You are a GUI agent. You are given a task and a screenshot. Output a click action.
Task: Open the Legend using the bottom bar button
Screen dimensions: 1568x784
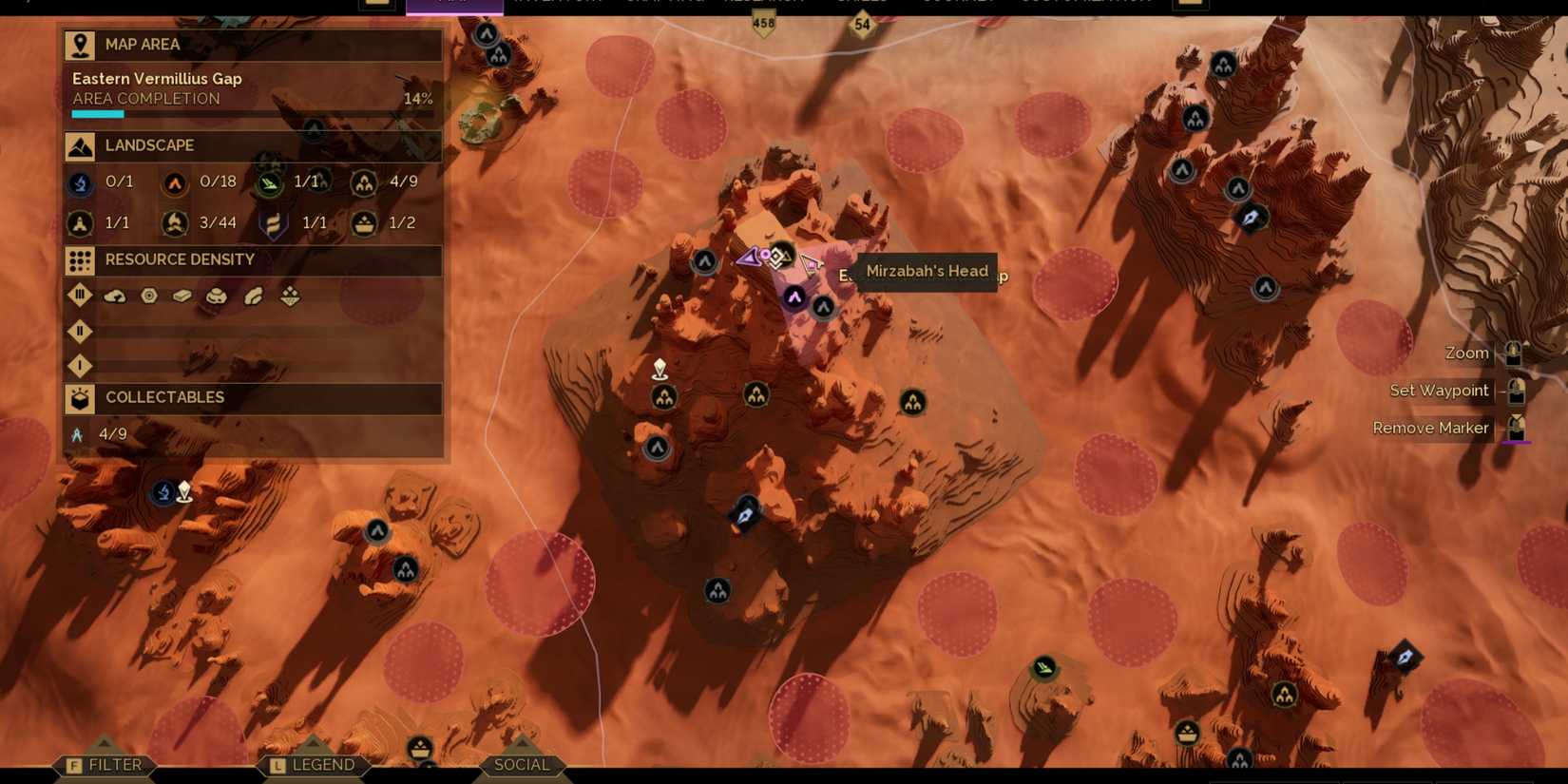pos(314,764)
